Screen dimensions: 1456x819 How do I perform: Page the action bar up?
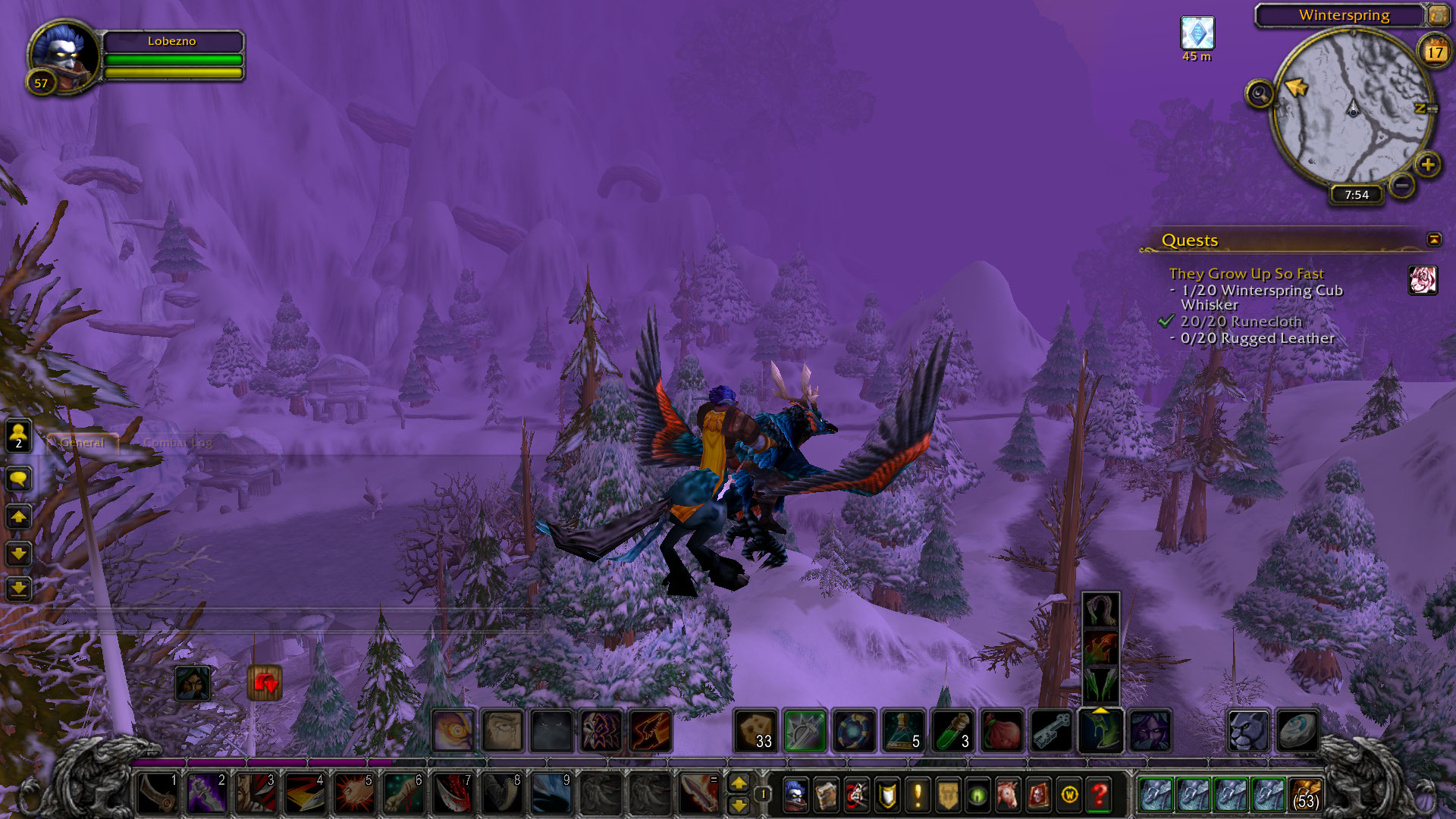[x=739, y=783]
